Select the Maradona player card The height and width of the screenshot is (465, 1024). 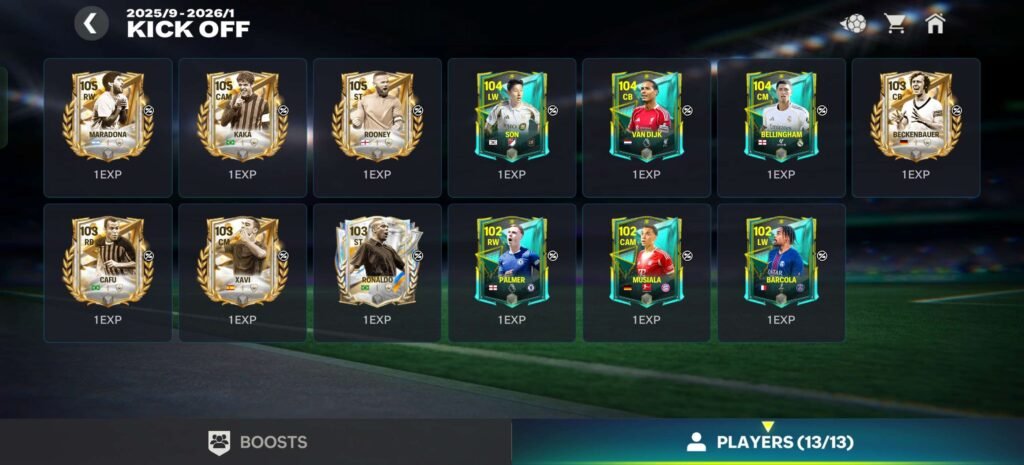coord(108,117)
